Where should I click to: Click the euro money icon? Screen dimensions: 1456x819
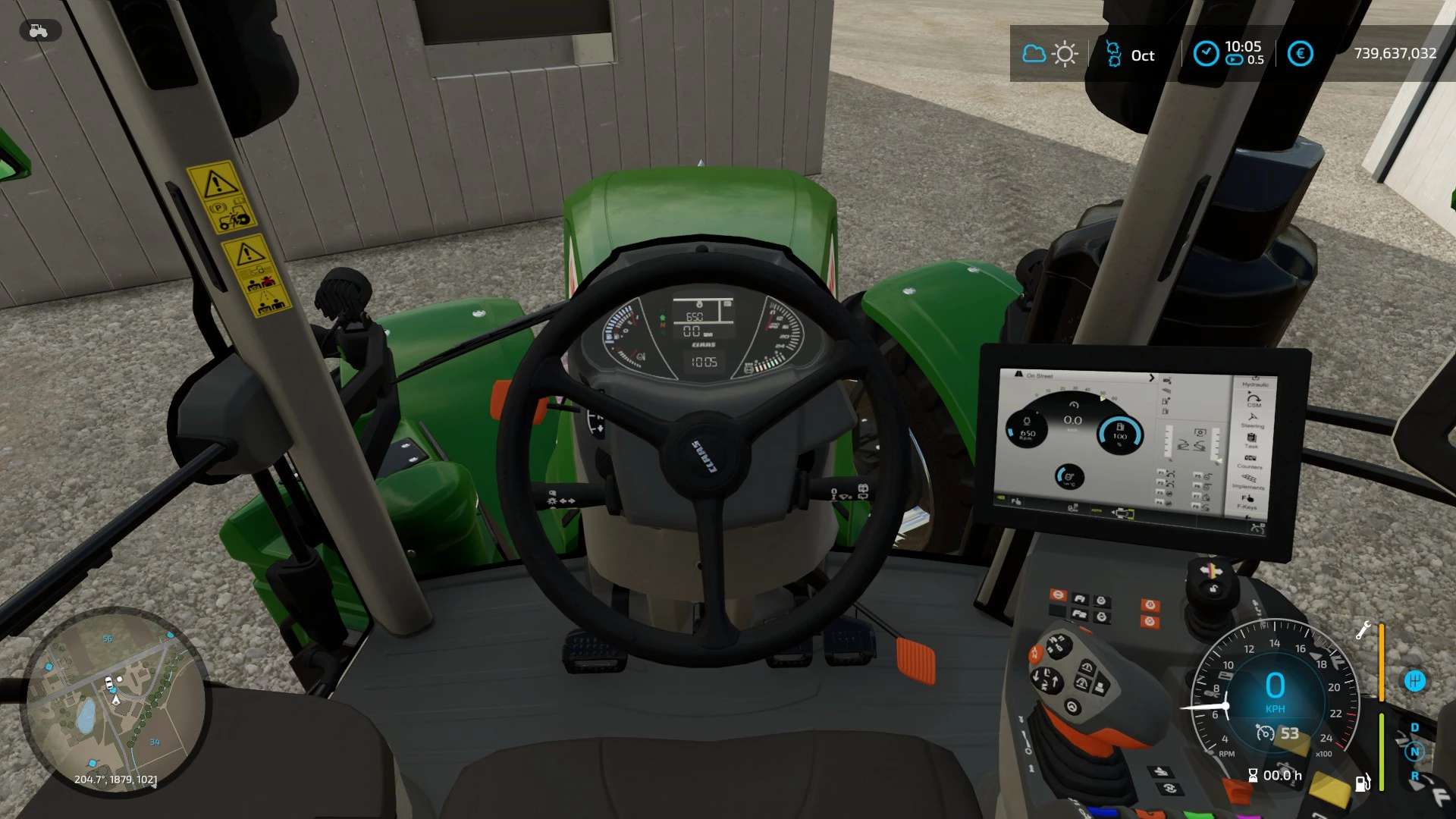click(1300, 53)
